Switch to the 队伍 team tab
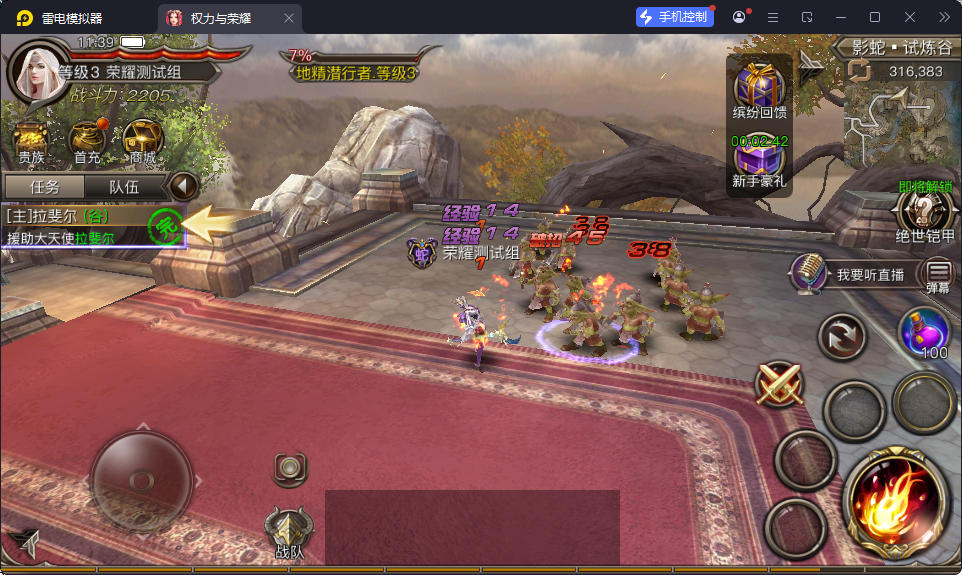The image size is (962, 575). click(123, 187)
